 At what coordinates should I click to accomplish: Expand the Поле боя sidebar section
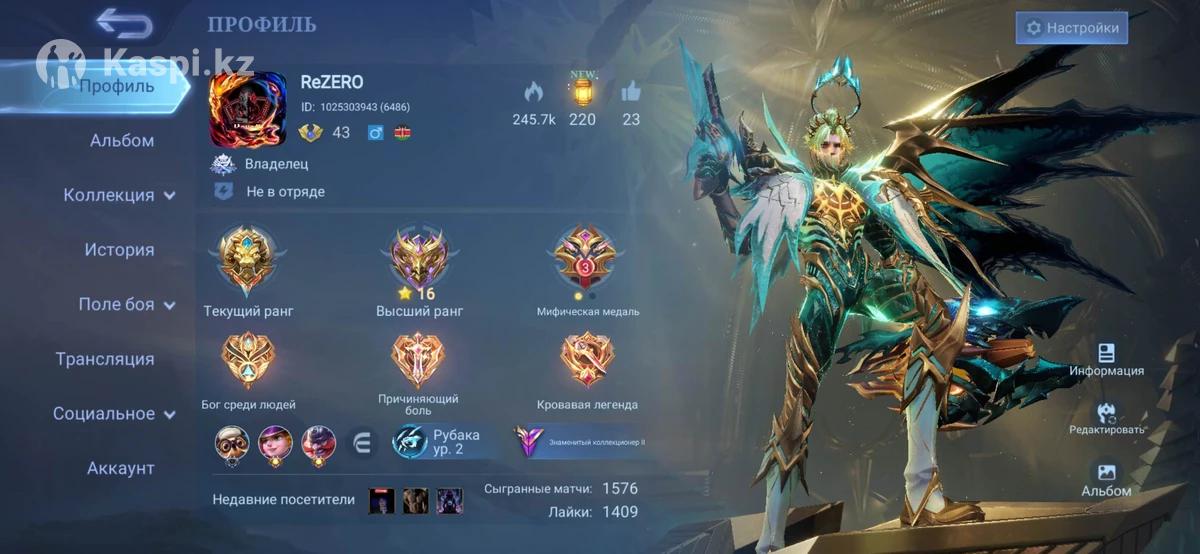126,304
